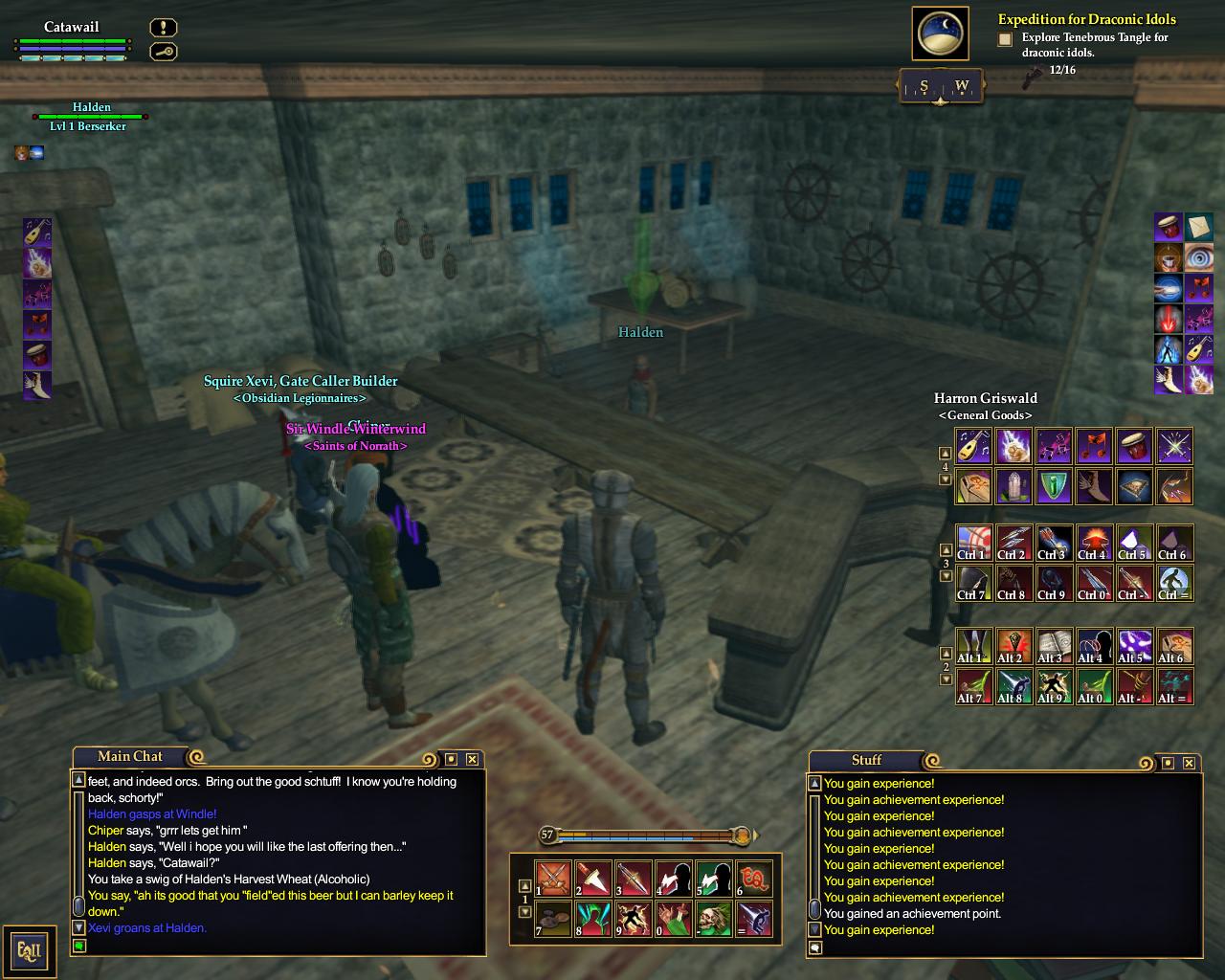Open the chat options speech bubble icon

[x=814, y=947]
